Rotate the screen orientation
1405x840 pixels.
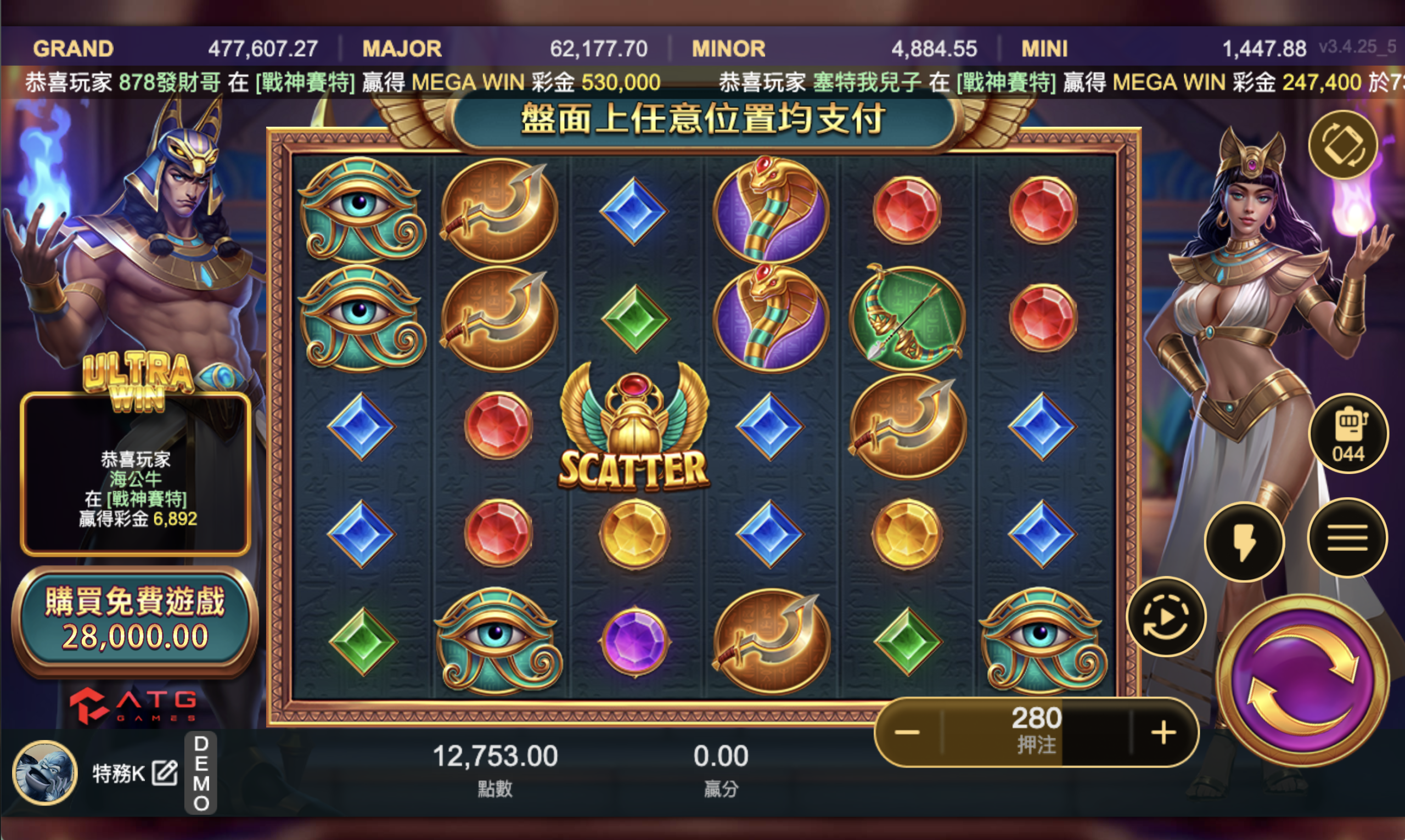[x=1343, y=145]
